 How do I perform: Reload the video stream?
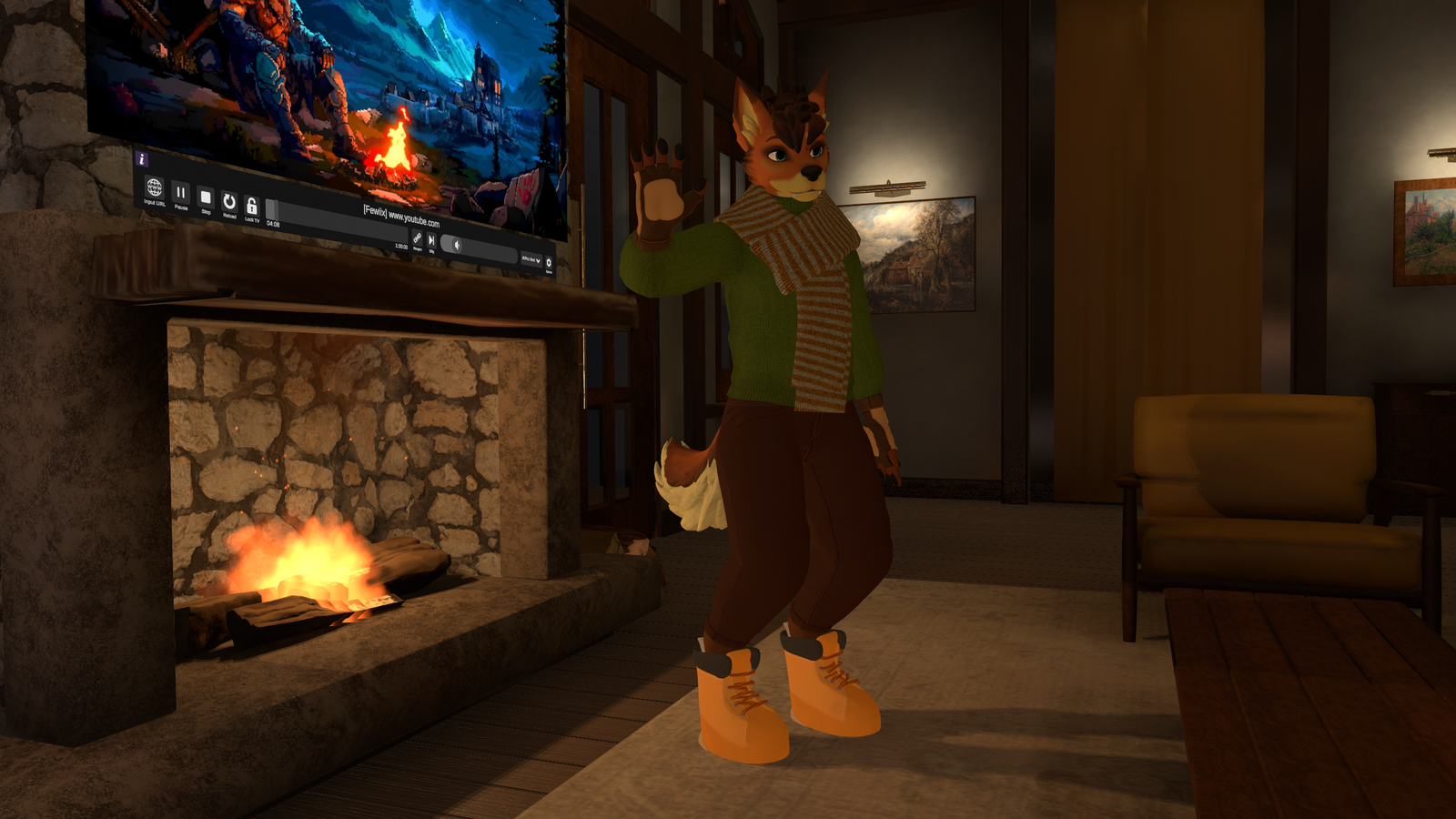[229, 200]
